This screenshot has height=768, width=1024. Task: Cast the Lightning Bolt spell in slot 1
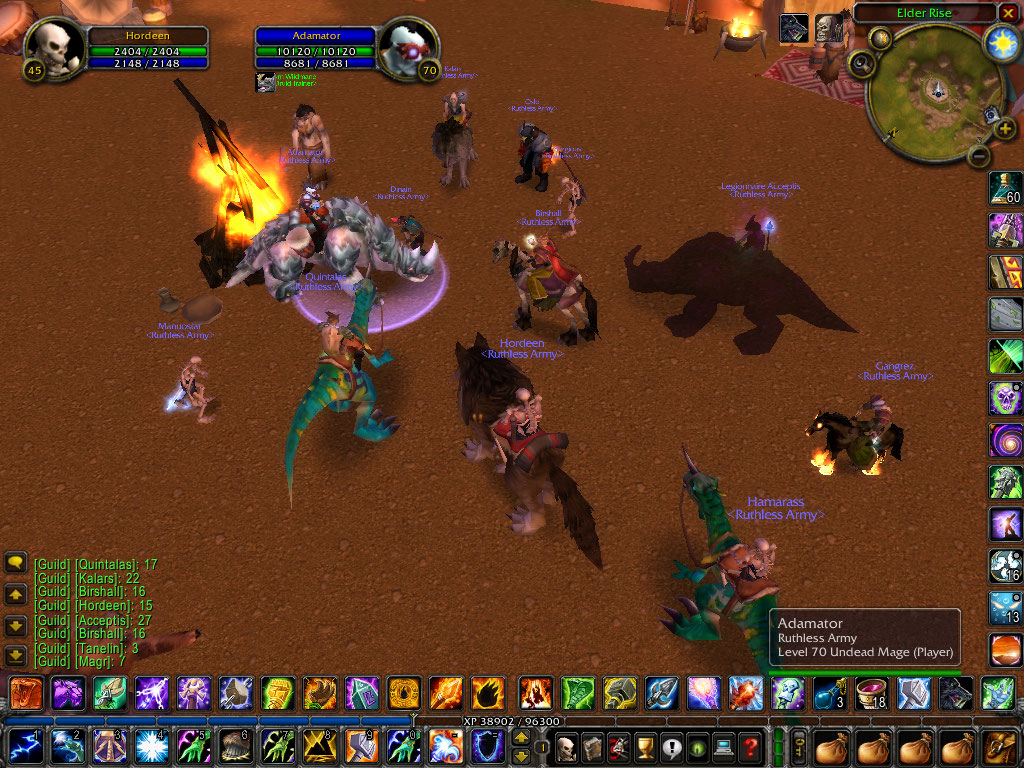23,746
